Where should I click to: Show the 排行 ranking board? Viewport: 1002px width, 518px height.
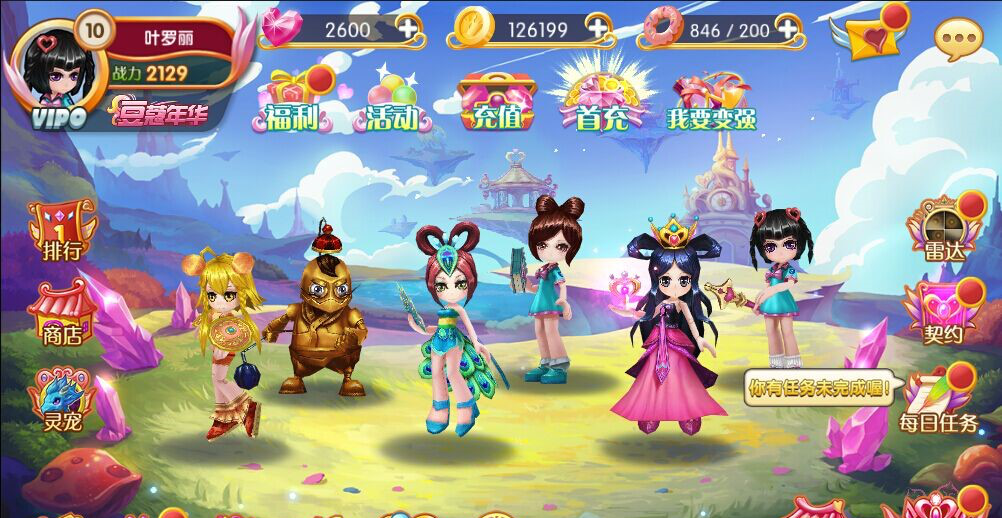pos(62,230)
